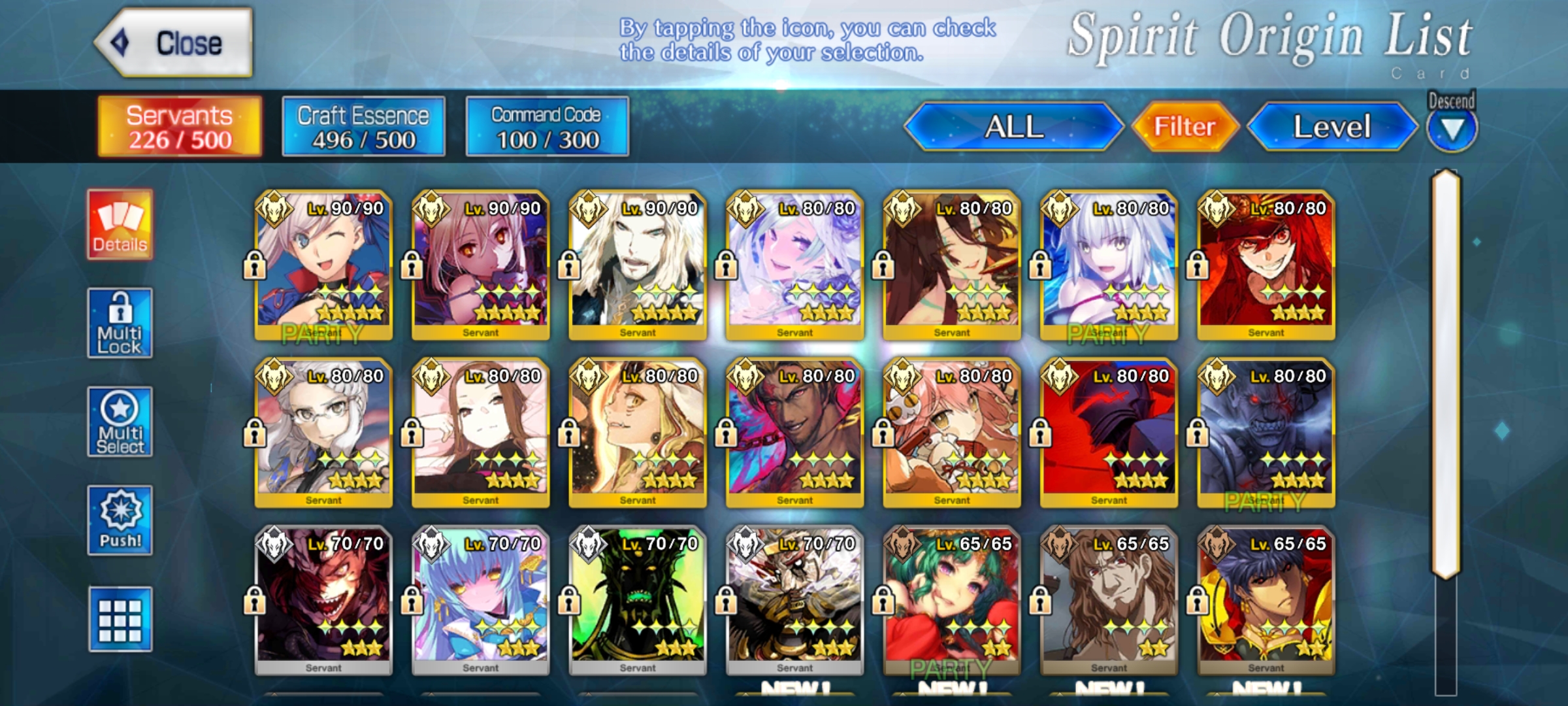Open the Craft Essence tab
This screenshot has height=706, width=1568.
[363, 127]
